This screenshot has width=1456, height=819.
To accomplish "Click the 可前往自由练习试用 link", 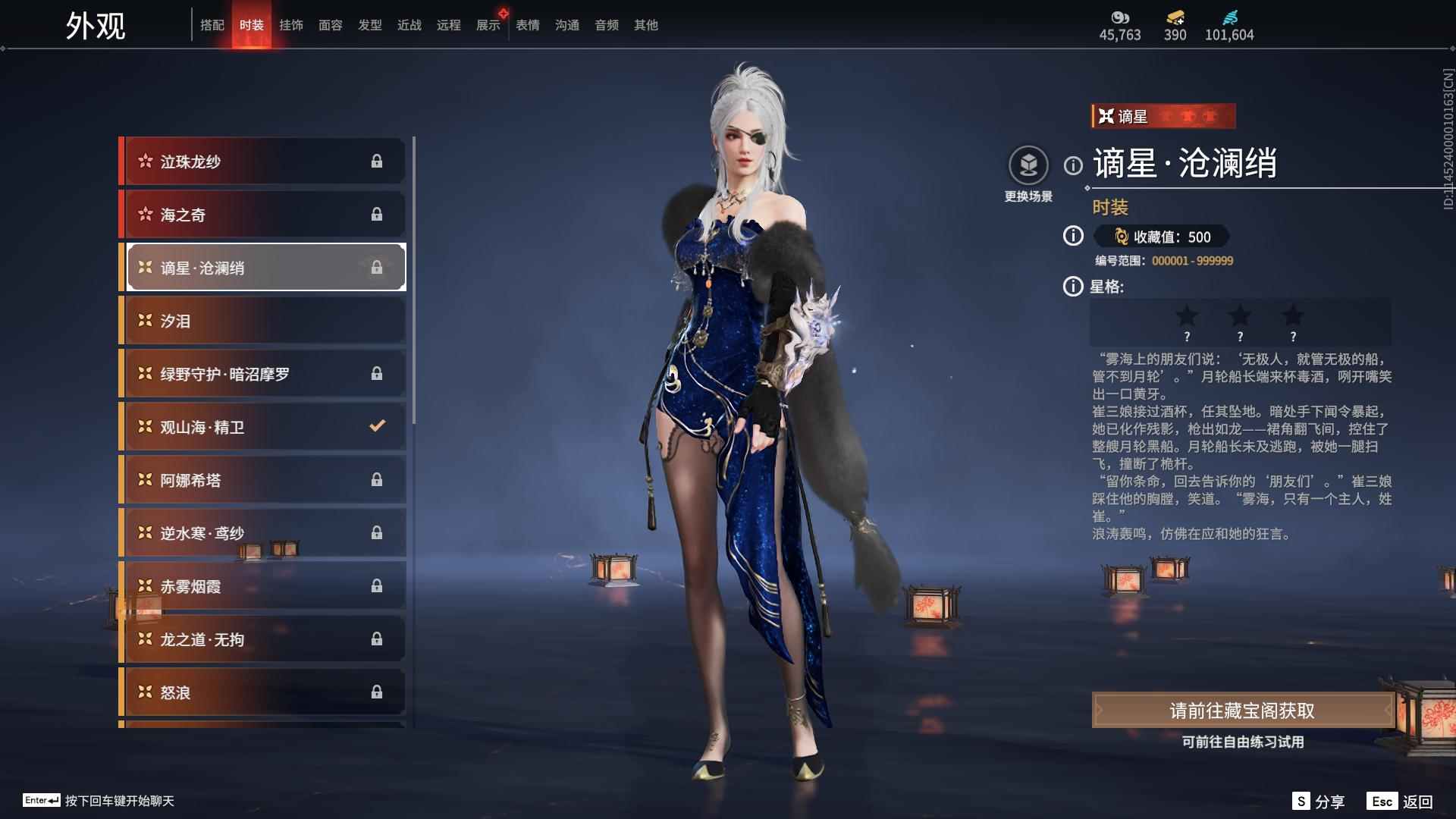I will (x=1241, y=743).
